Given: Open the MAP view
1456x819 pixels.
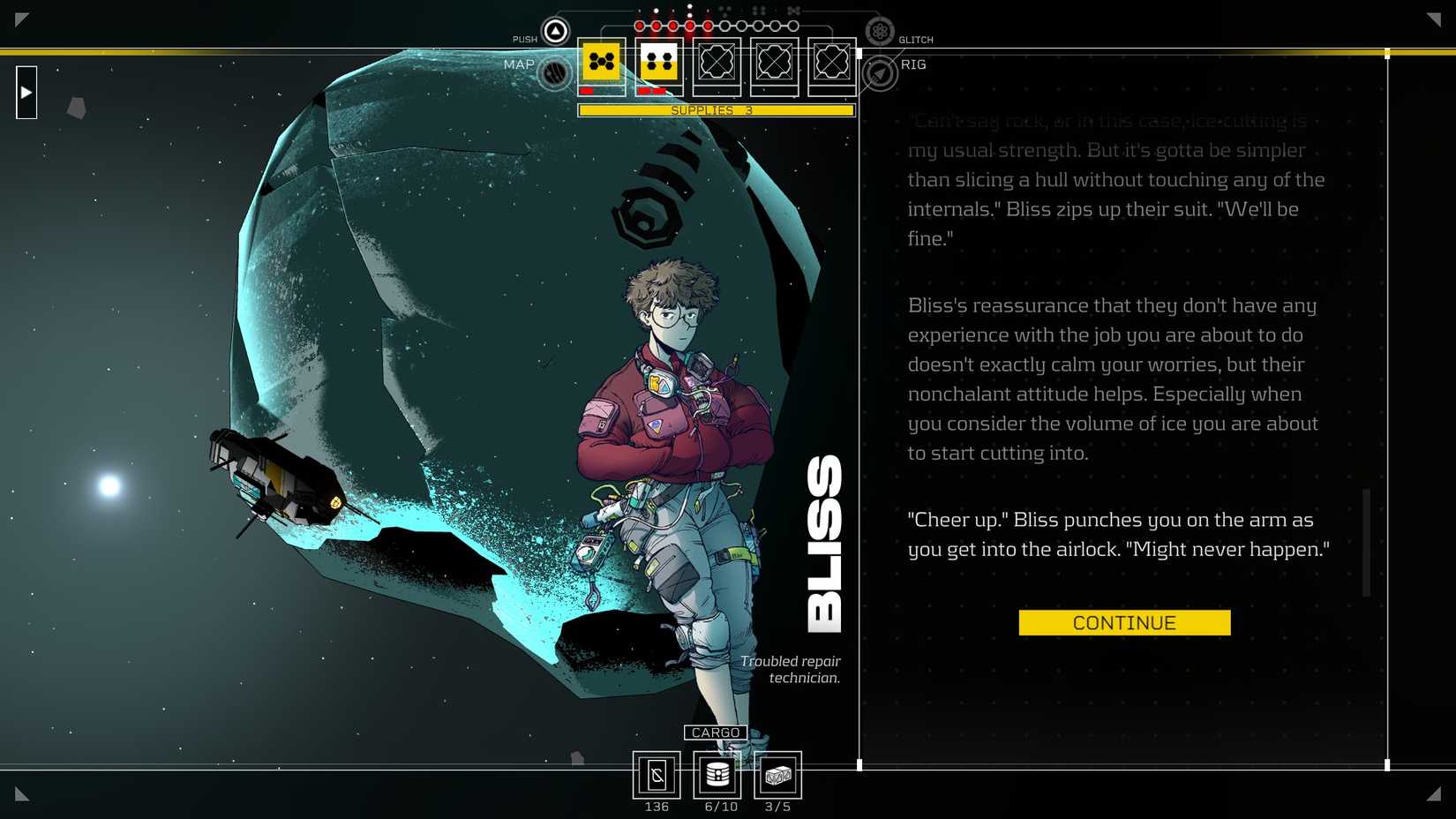Looking at the screenshot, I should click(x=553, y=71).
